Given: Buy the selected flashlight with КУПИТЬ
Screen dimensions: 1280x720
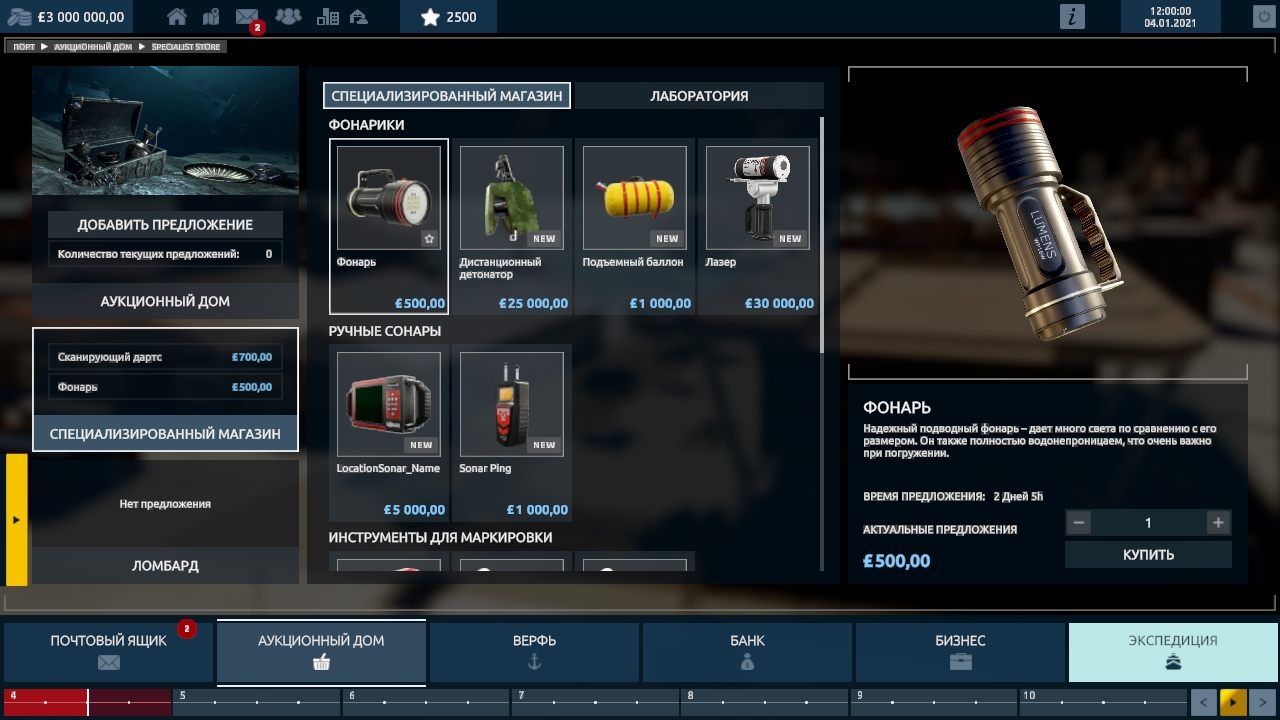Looking at the screenshot, I should click(1147, 554).
